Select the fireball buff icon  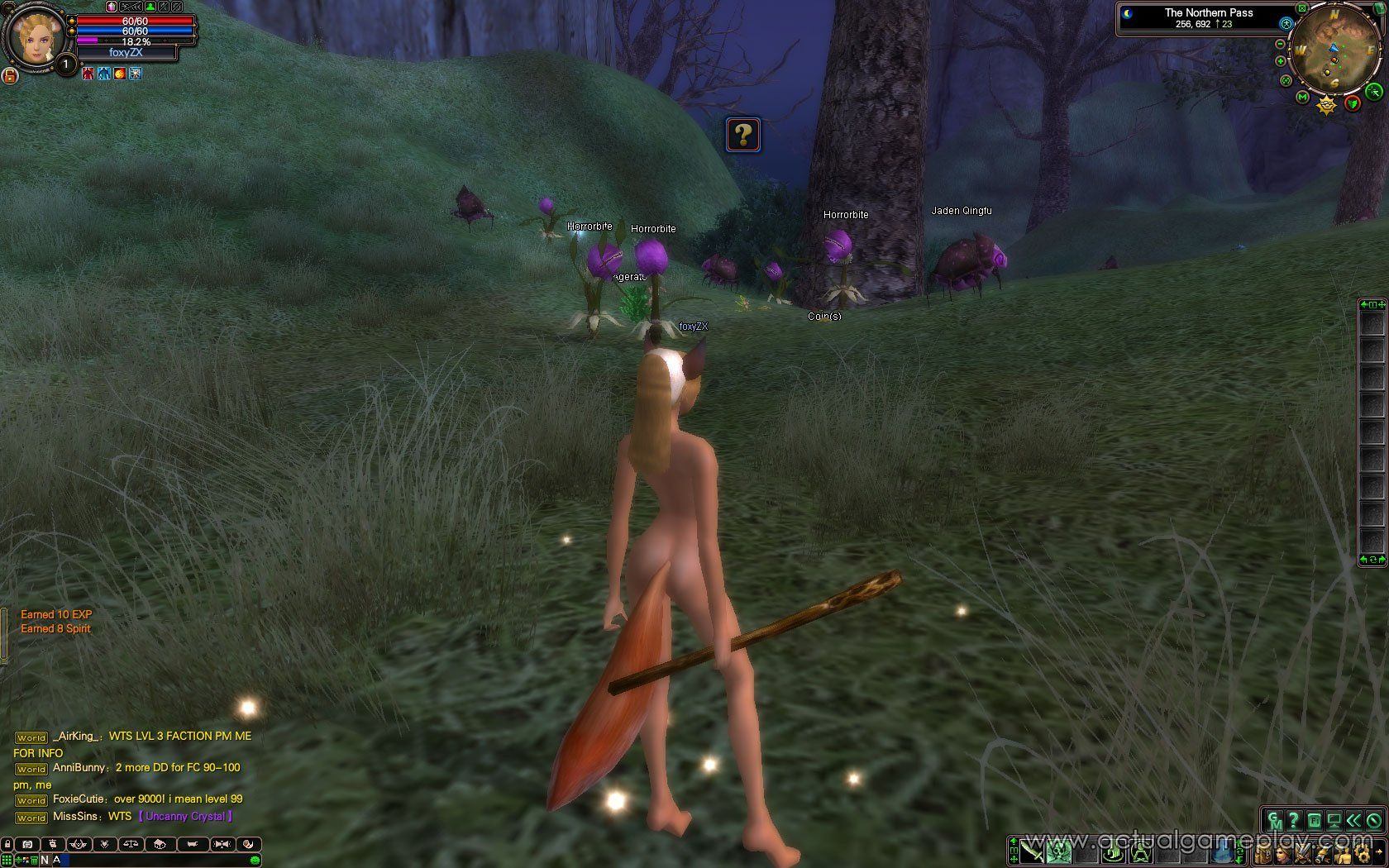coord(120,74)
